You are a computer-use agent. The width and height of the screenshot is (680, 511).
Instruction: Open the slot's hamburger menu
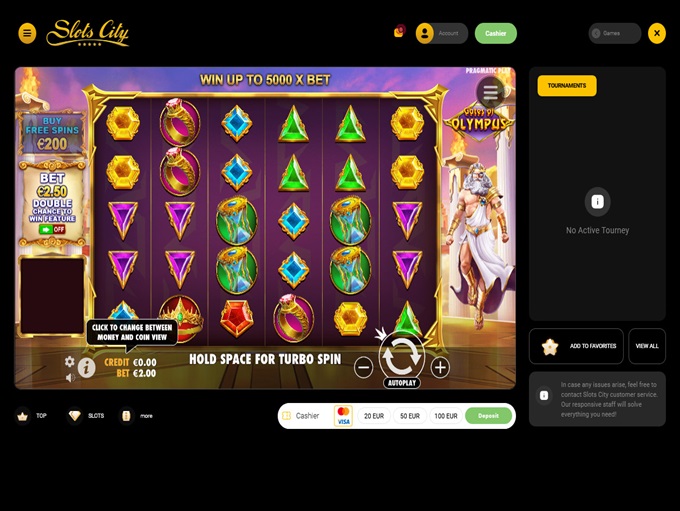490,92
